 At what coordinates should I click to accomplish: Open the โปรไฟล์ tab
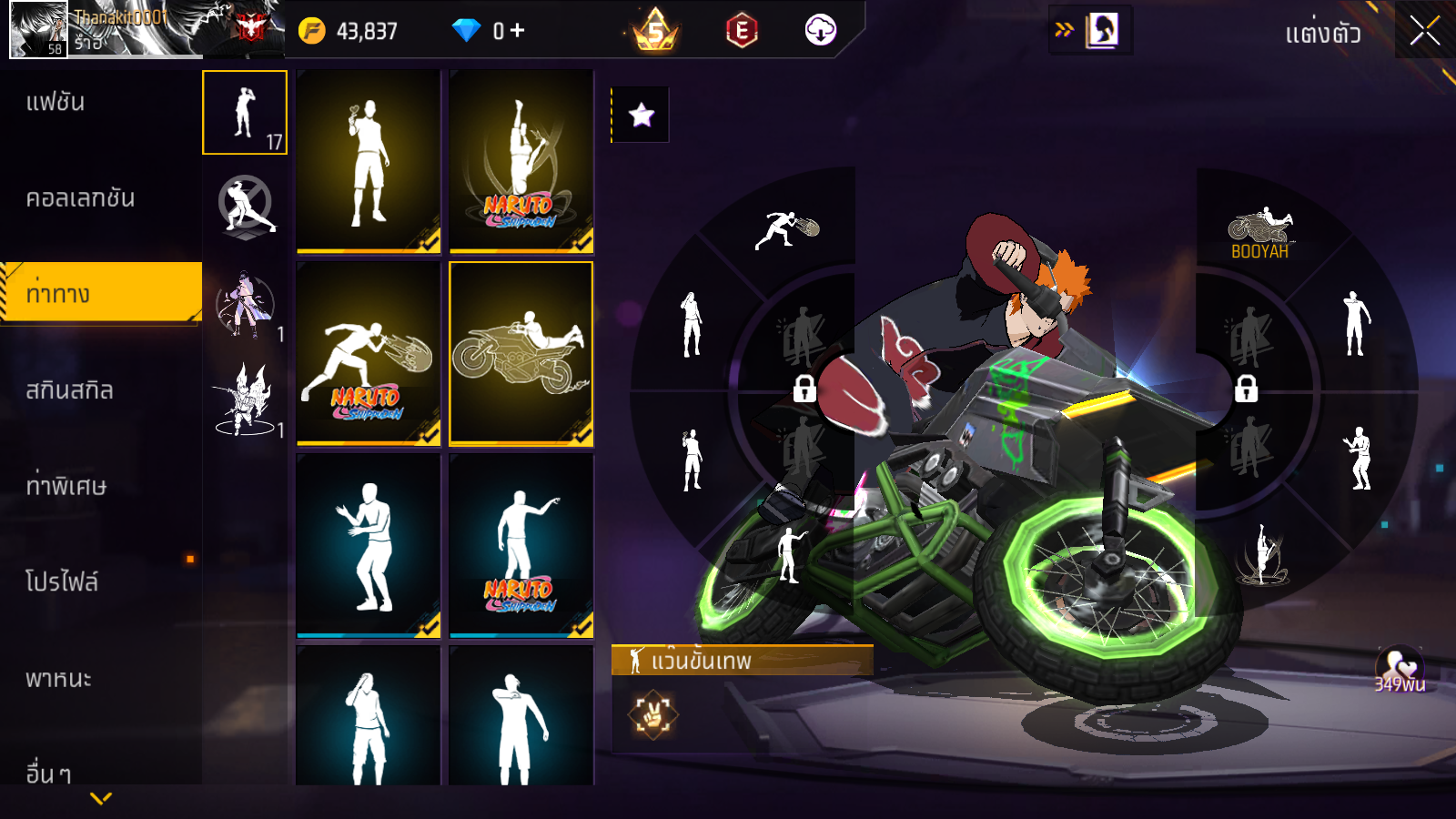62,582
